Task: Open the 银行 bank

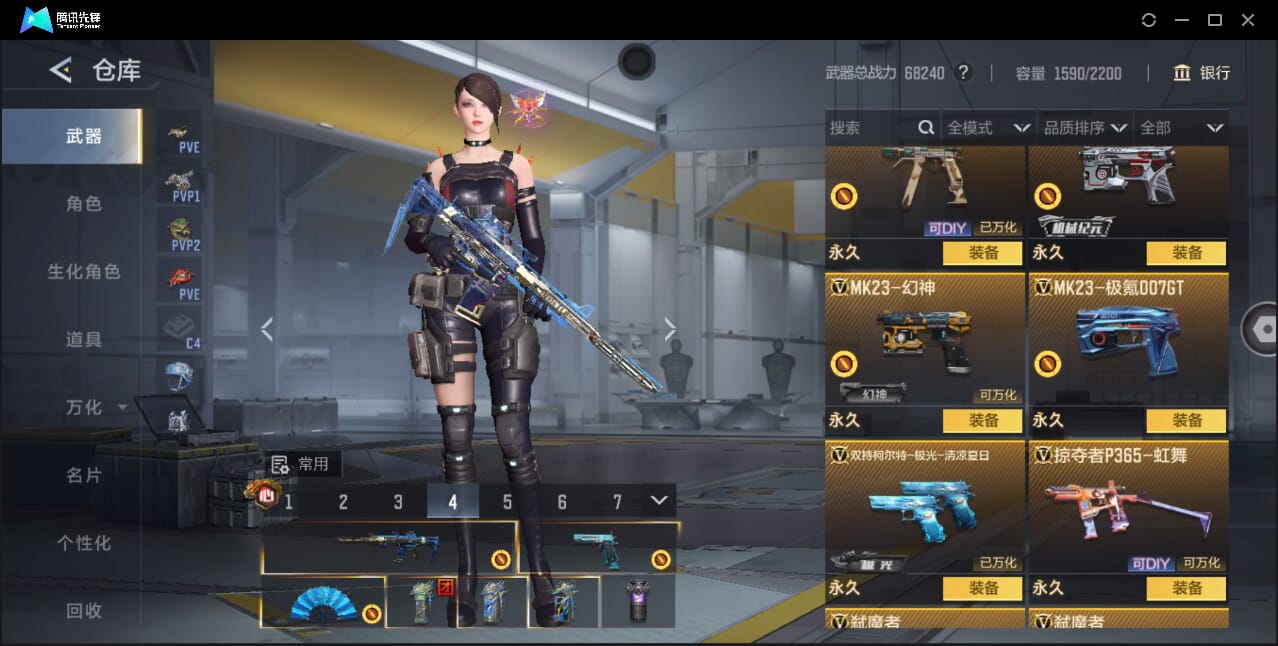Action: 1202,73
